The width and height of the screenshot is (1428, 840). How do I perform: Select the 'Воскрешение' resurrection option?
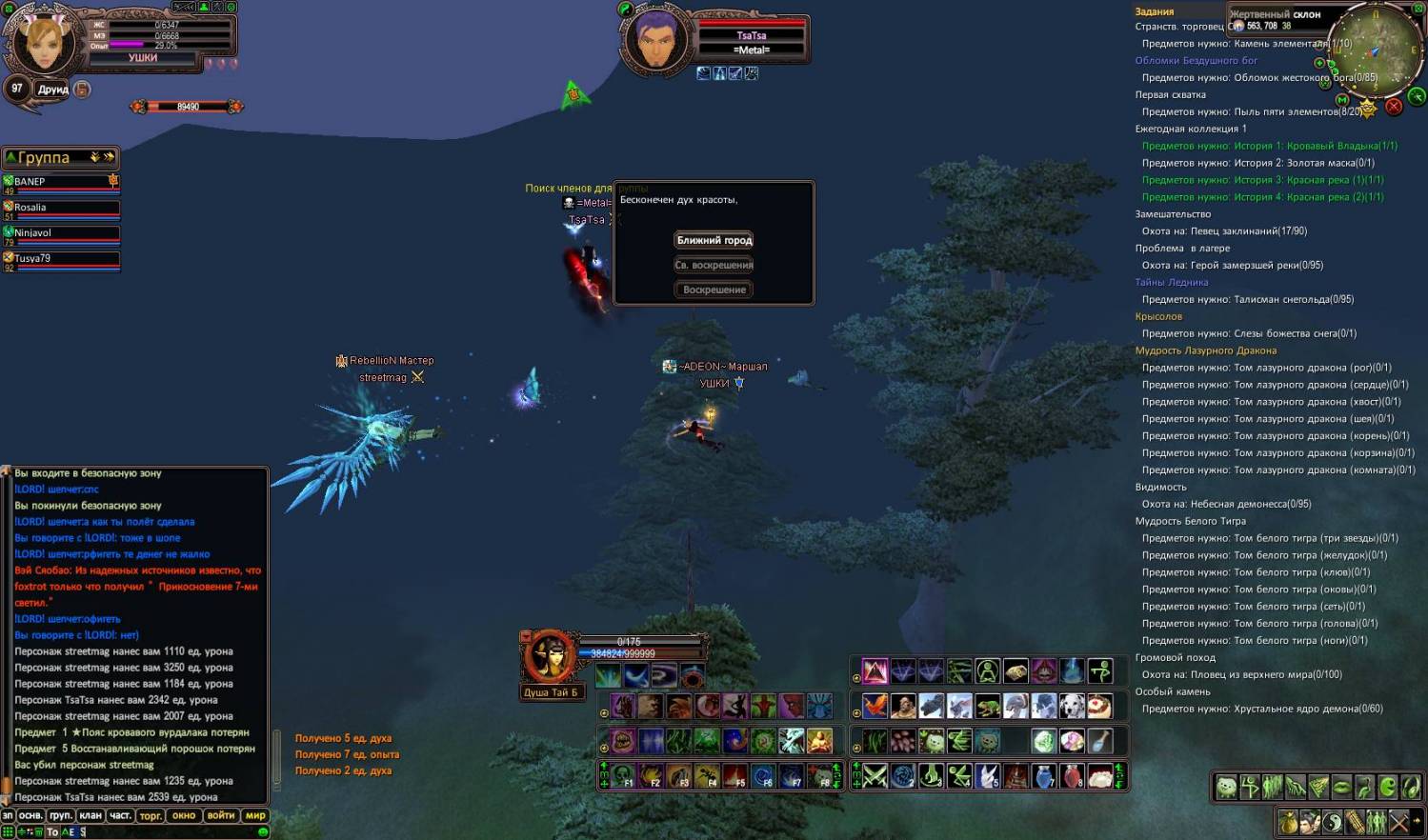coord(714,290)
